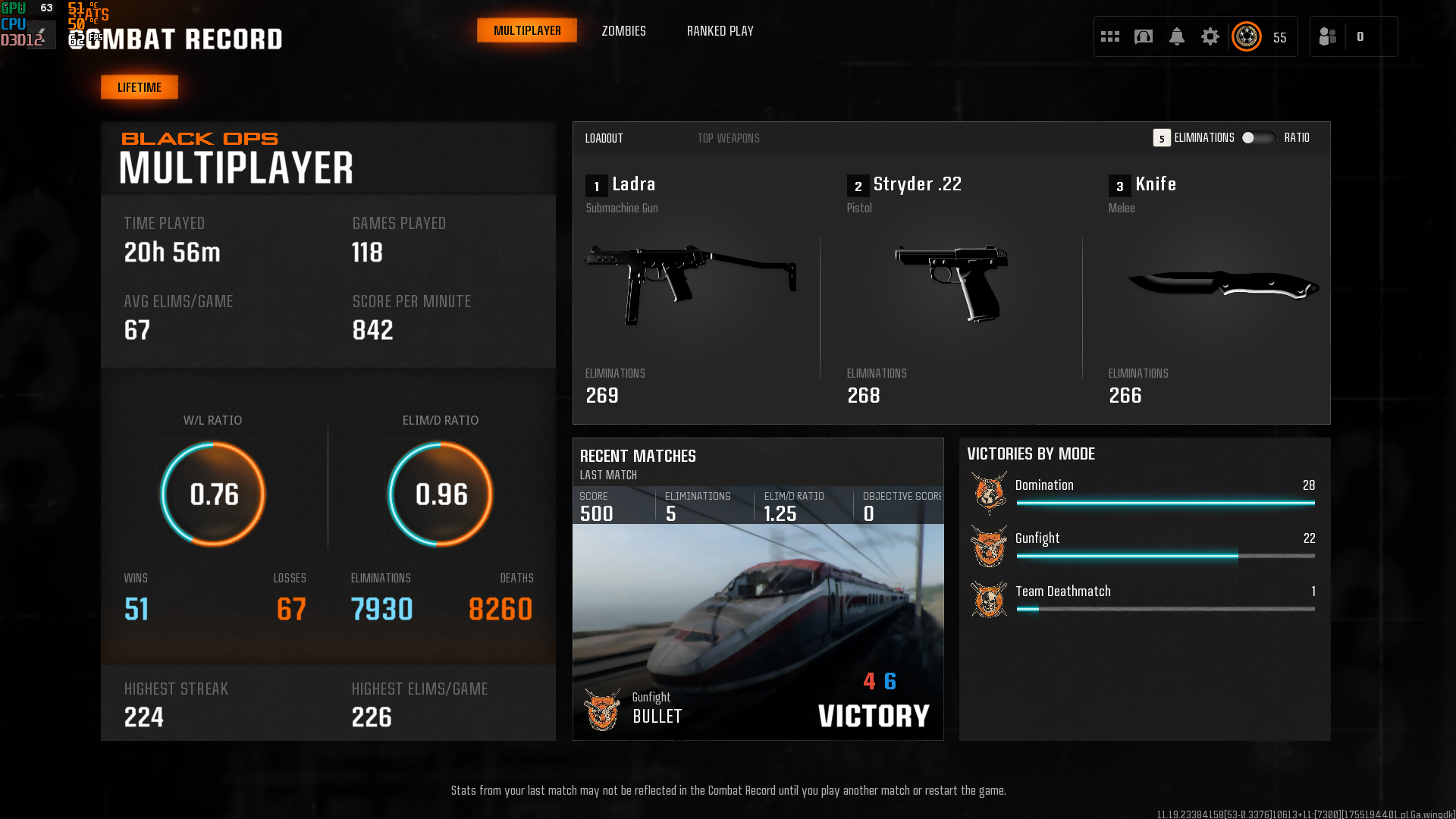Image resolution: width=1456 pixels, height=819 pixels.
Task: Select the Team Deathmatch victories row
Action: (x=1144, y=599)
